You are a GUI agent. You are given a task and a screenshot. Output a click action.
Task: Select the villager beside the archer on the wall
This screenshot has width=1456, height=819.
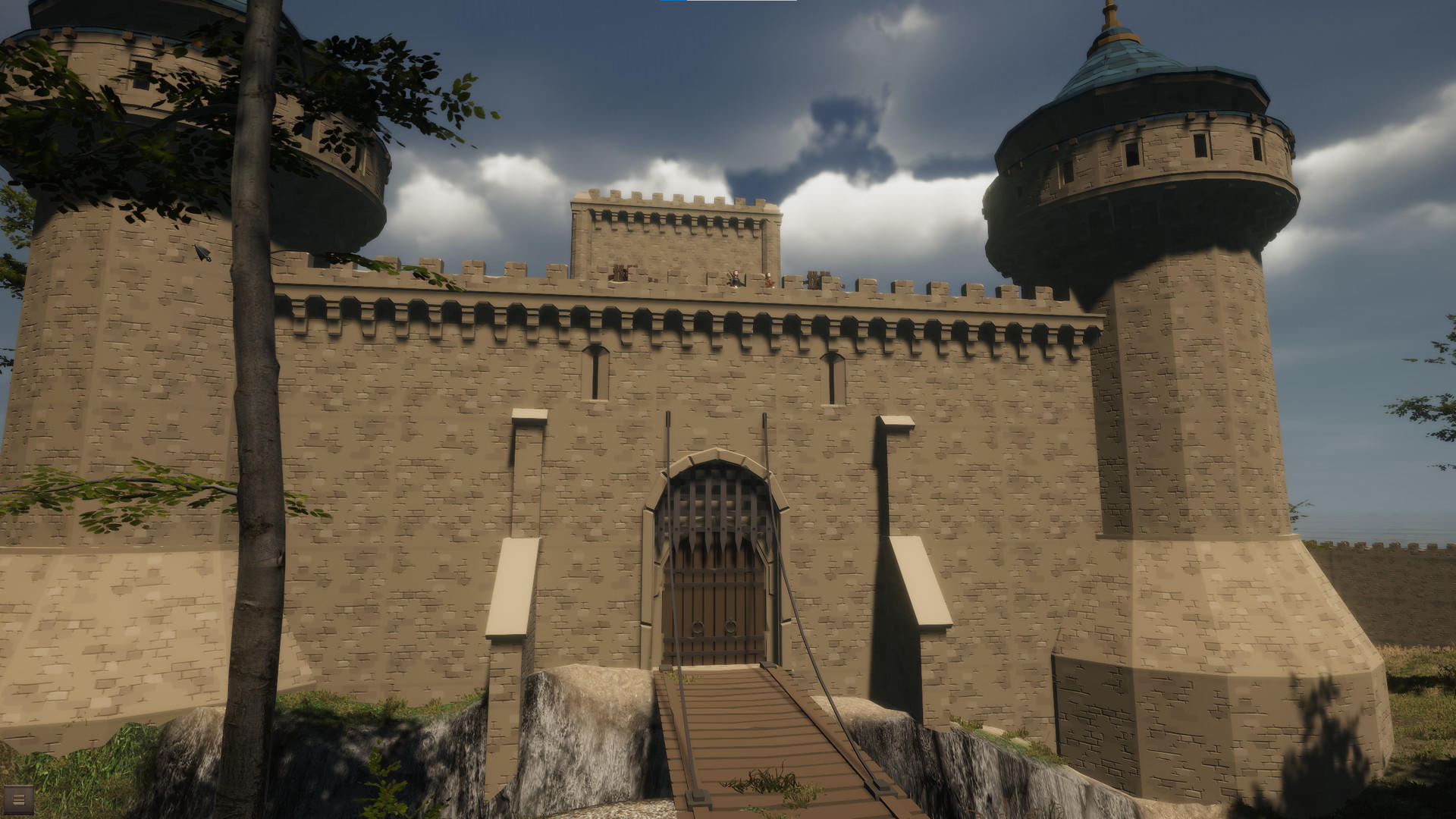point(767,280)
